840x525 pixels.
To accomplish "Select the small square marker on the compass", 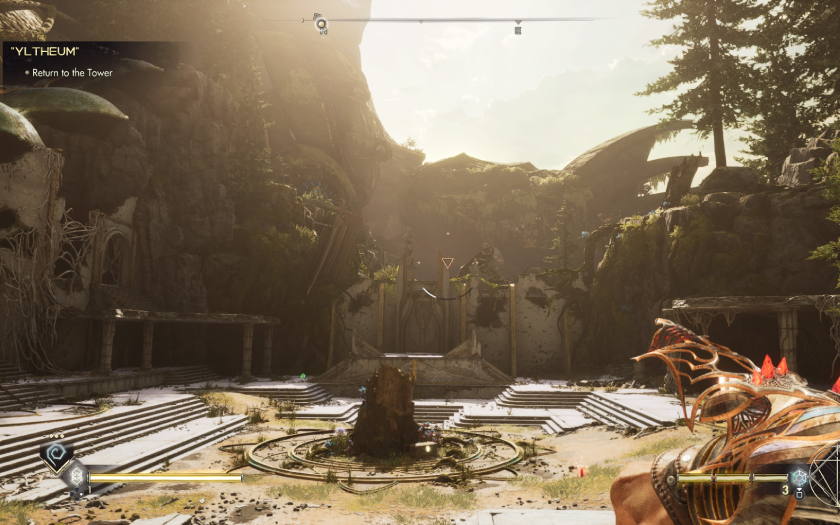I will (518, 28).
